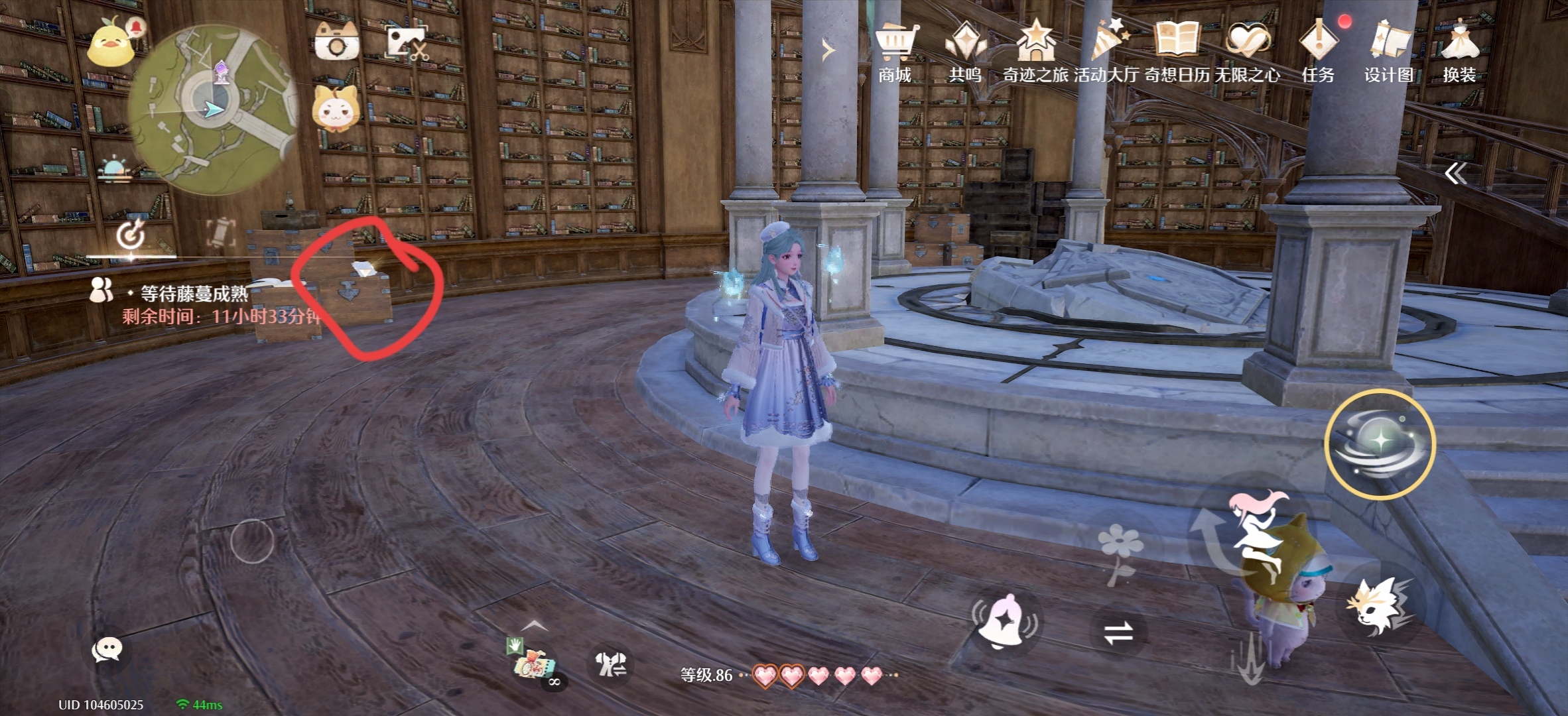
Task: Open the 无限之心 heart menu
Action: click(x=1248, y=52)
